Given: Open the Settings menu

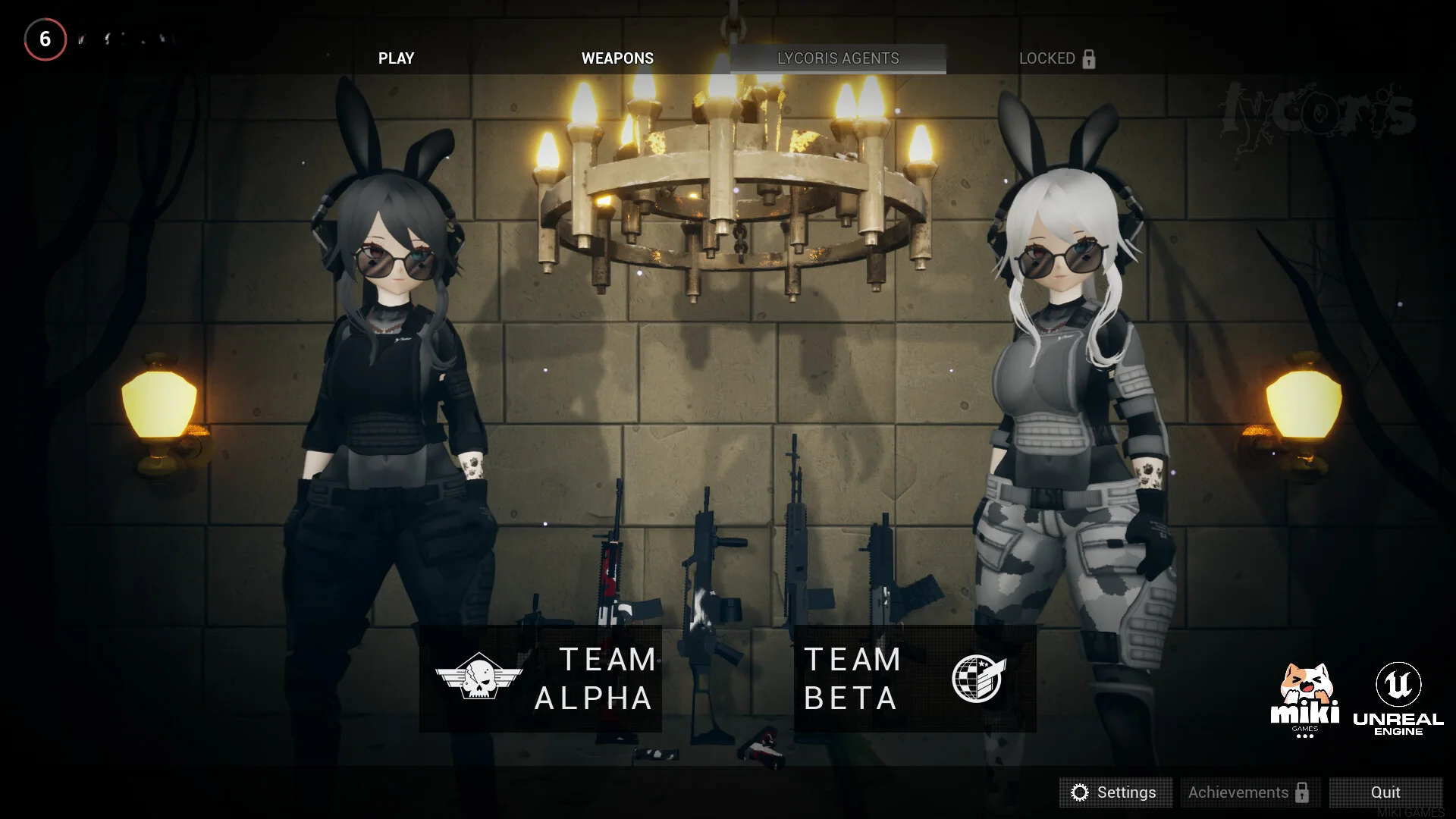Looking at the screenshot, I should pos(1115,792).
